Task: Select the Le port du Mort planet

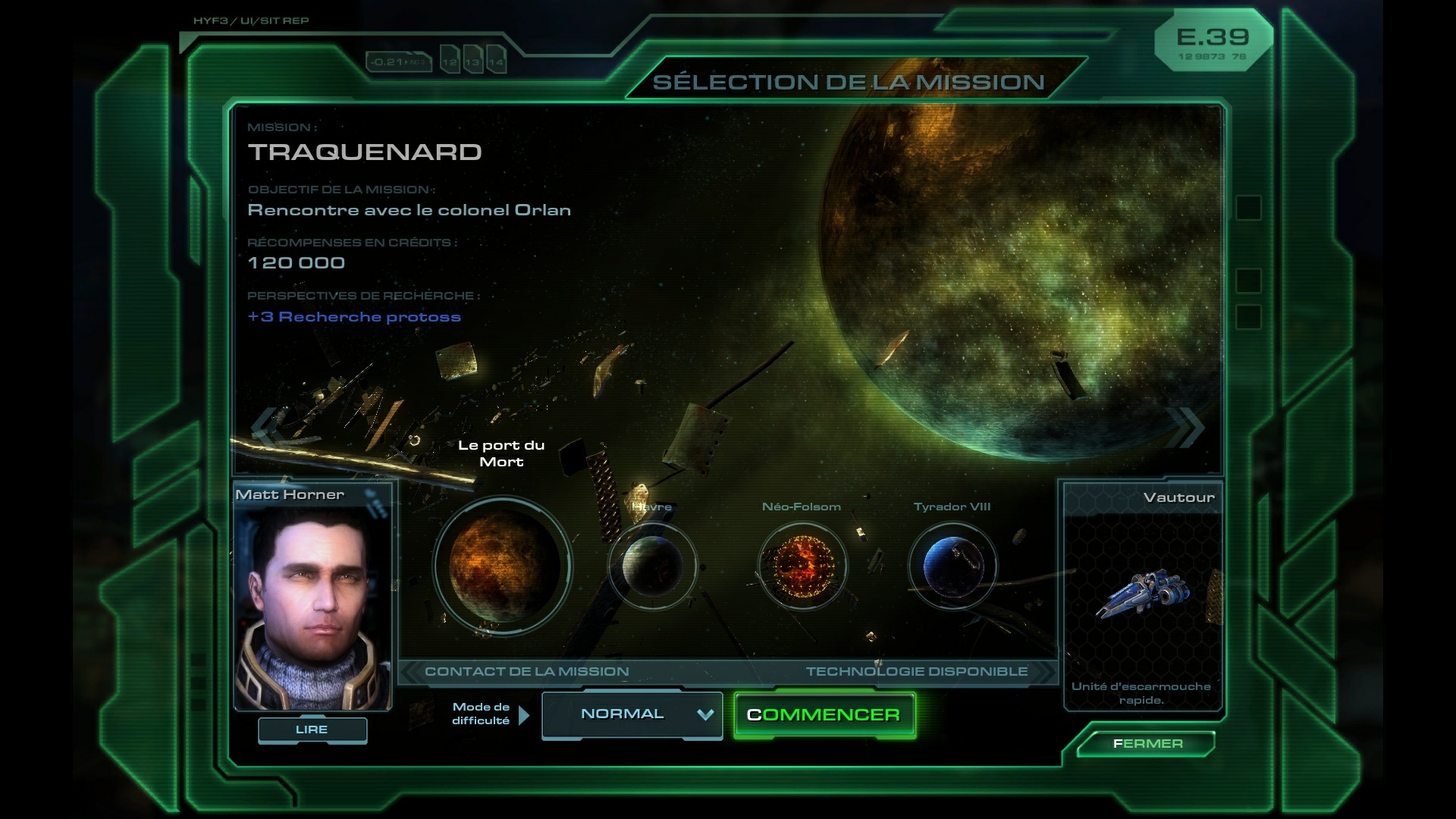Action: coord(503,566)
